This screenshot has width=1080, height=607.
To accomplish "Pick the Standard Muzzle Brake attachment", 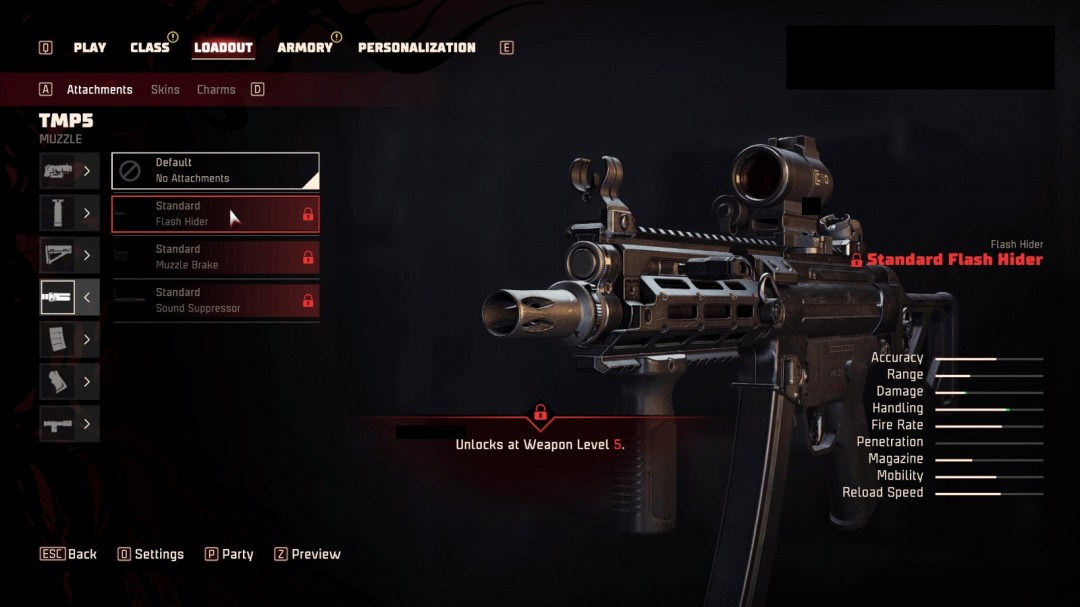I will [x=215, y=257].
